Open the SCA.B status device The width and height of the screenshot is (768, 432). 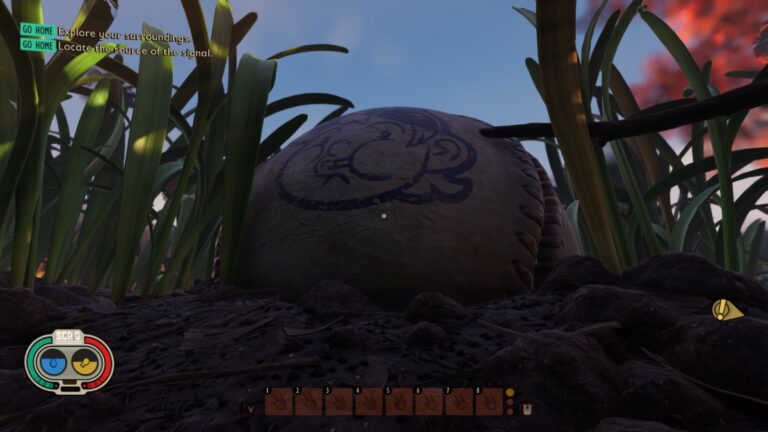coord(69,361)
